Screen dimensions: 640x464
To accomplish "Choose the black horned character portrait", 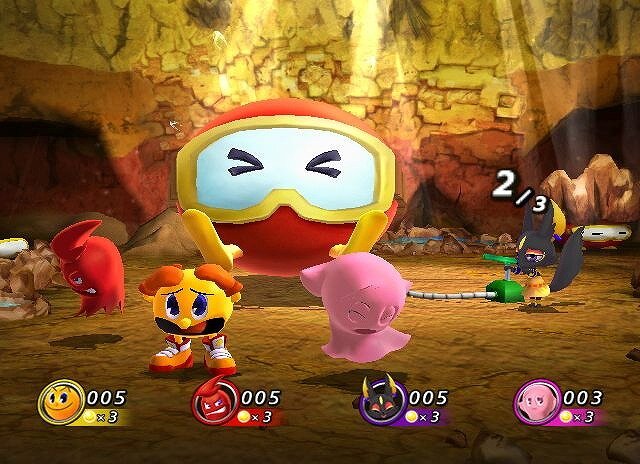I will click(383, 402).
